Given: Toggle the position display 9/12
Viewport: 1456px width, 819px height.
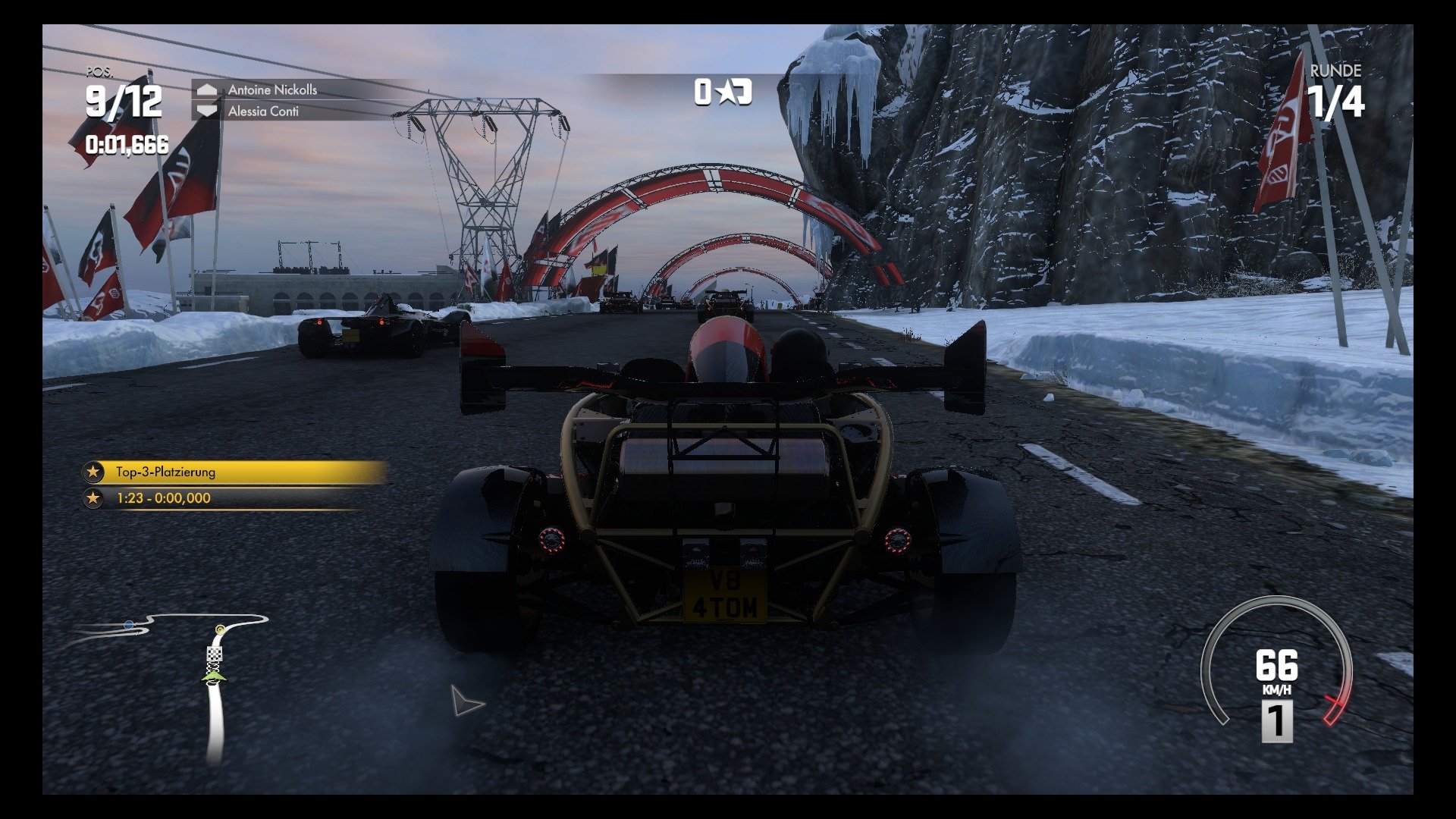Looking at the screenshot, I should pyautogui.click(x=124, y=99).
